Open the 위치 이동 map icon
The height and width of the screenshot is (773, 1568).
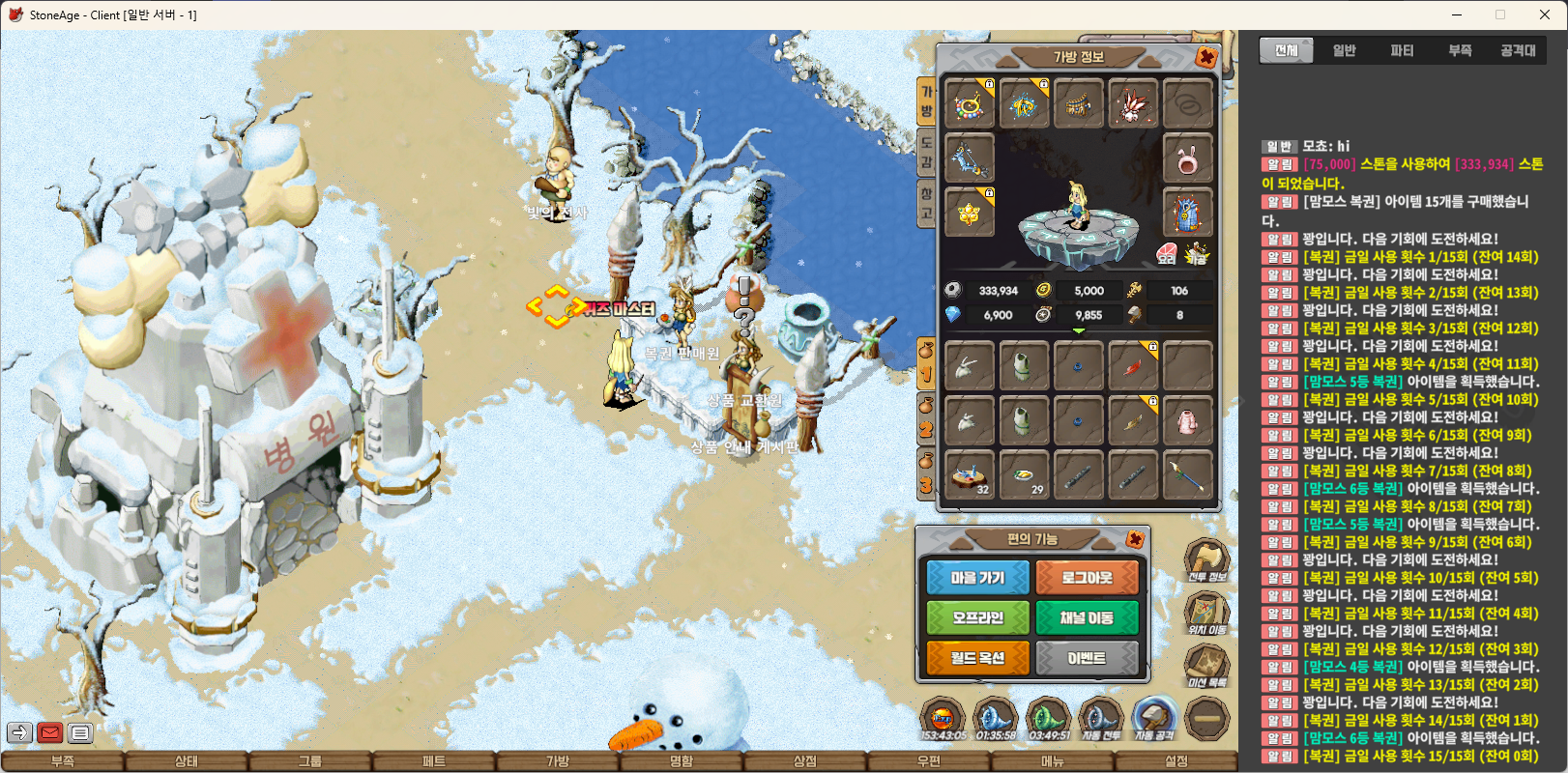1206,614
